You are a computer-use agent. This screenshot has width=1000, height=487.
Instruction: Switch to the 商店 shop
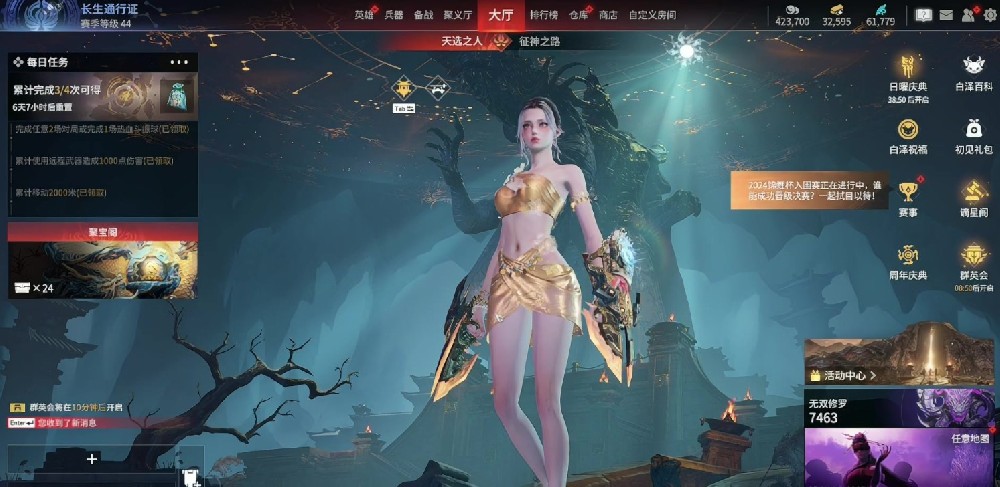pos(608,15)
